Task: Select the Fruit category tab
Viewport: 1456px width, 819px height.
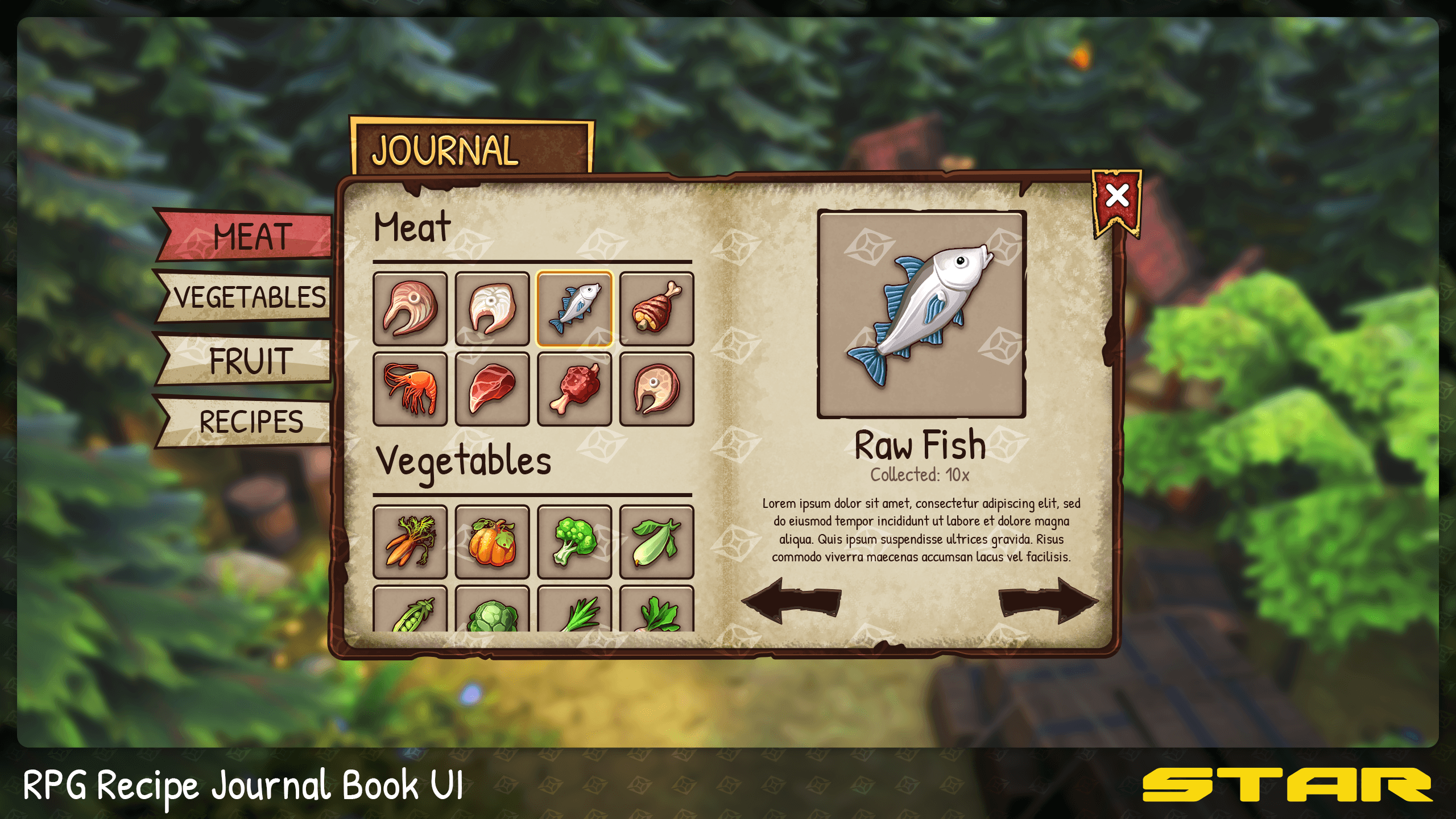Action: point(251,361)
